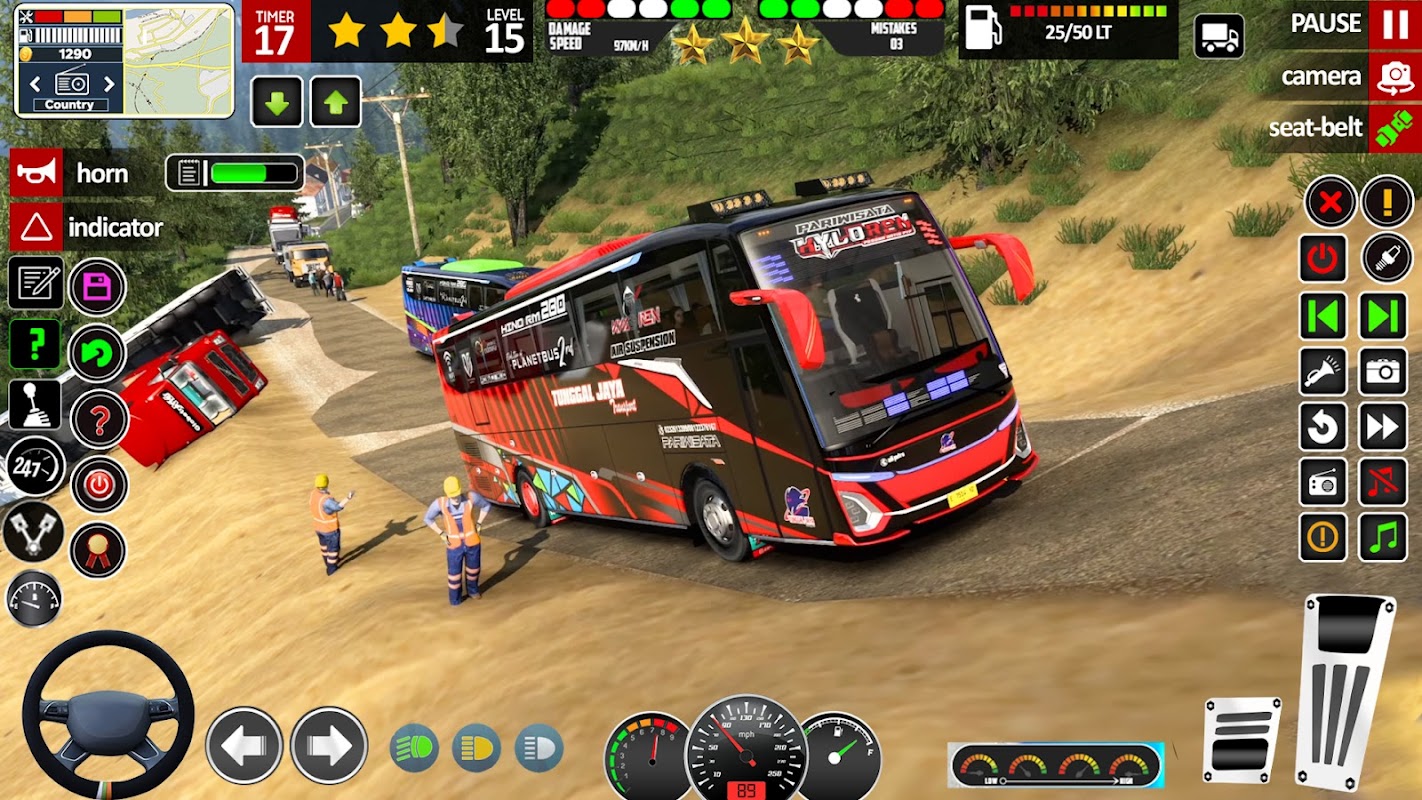Toggle the green music note button
Image resolution: width=1422 pixels, height=800 pixels.
coord(1383,538)
